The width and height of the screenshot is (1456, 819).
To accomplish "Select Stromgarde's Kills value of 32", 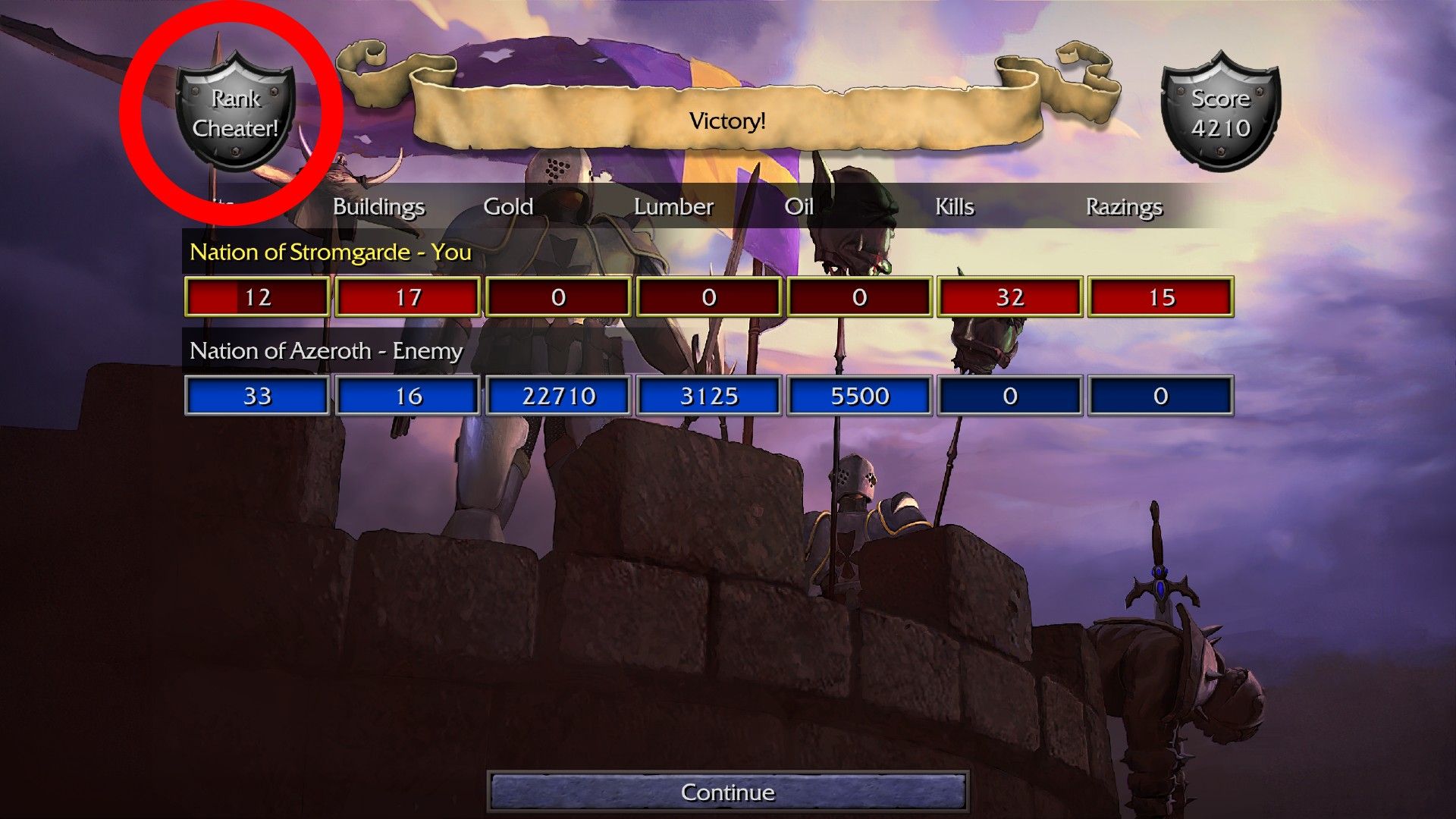I will click(x=1009, y=297).
